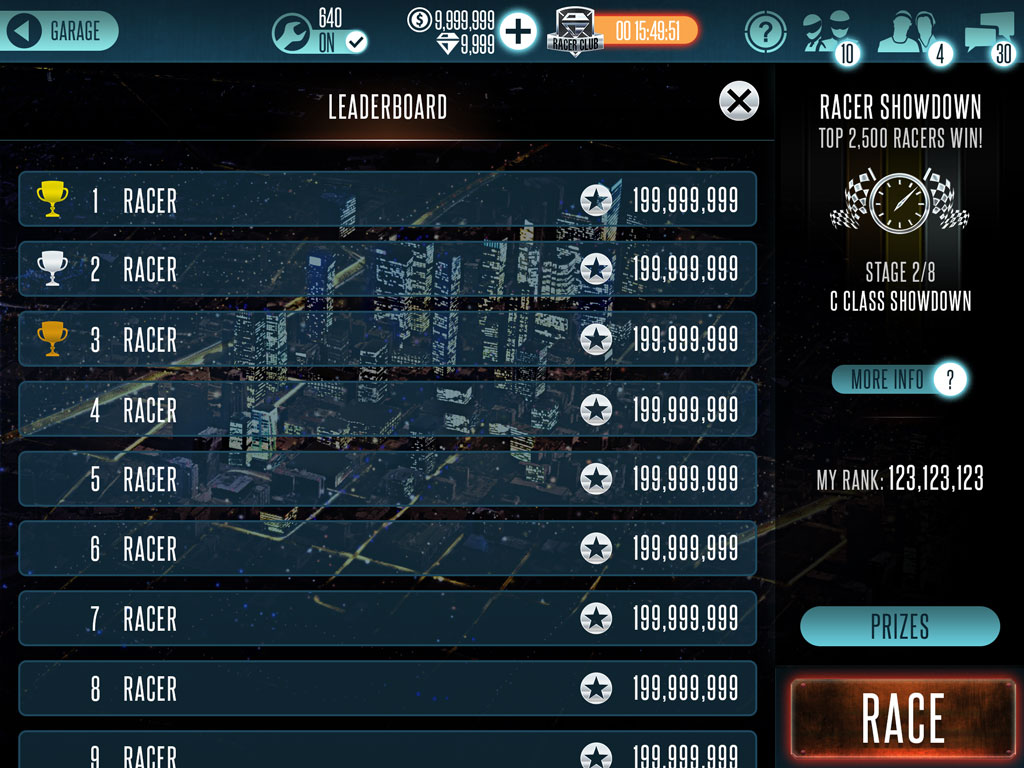This screenshot has height=768, width=1024.
Task: Open the Prizes list
Action: (x=899, y=627)
